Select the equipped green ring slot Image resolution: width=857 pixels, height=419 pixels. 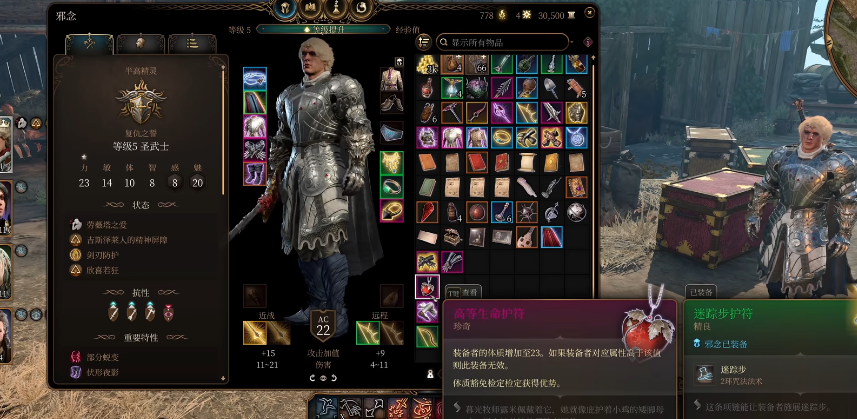392,186
